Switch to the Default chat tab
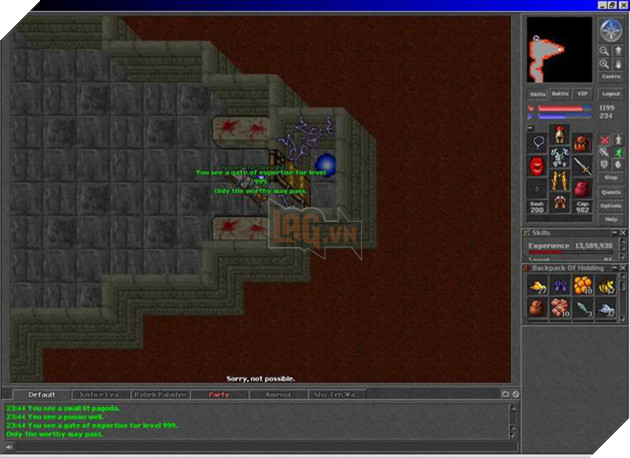The height and width of the screenshot is (458, 630). point(42,395)
